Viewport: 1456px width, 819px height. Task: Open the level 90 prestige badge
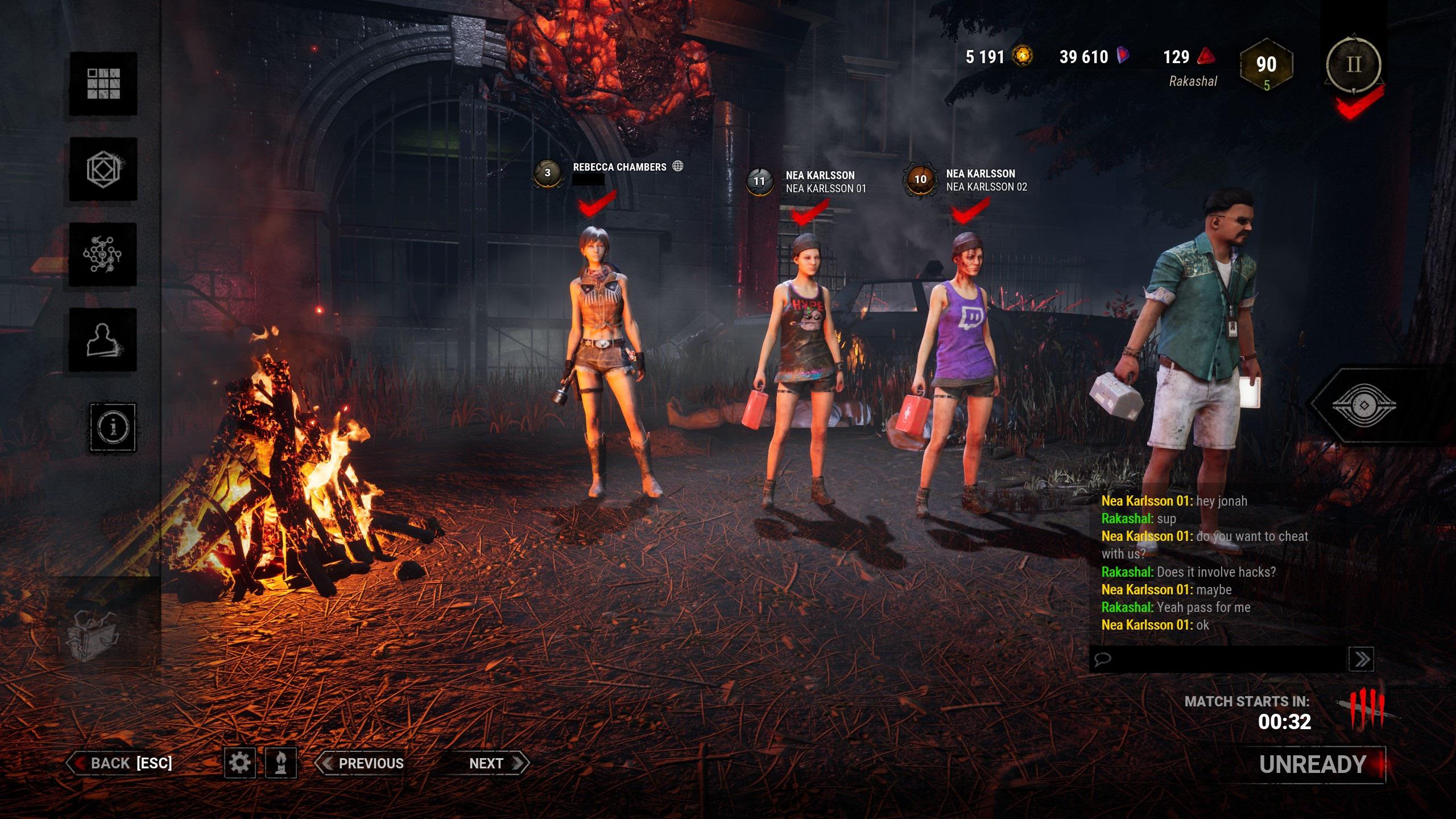(1266, 65)
